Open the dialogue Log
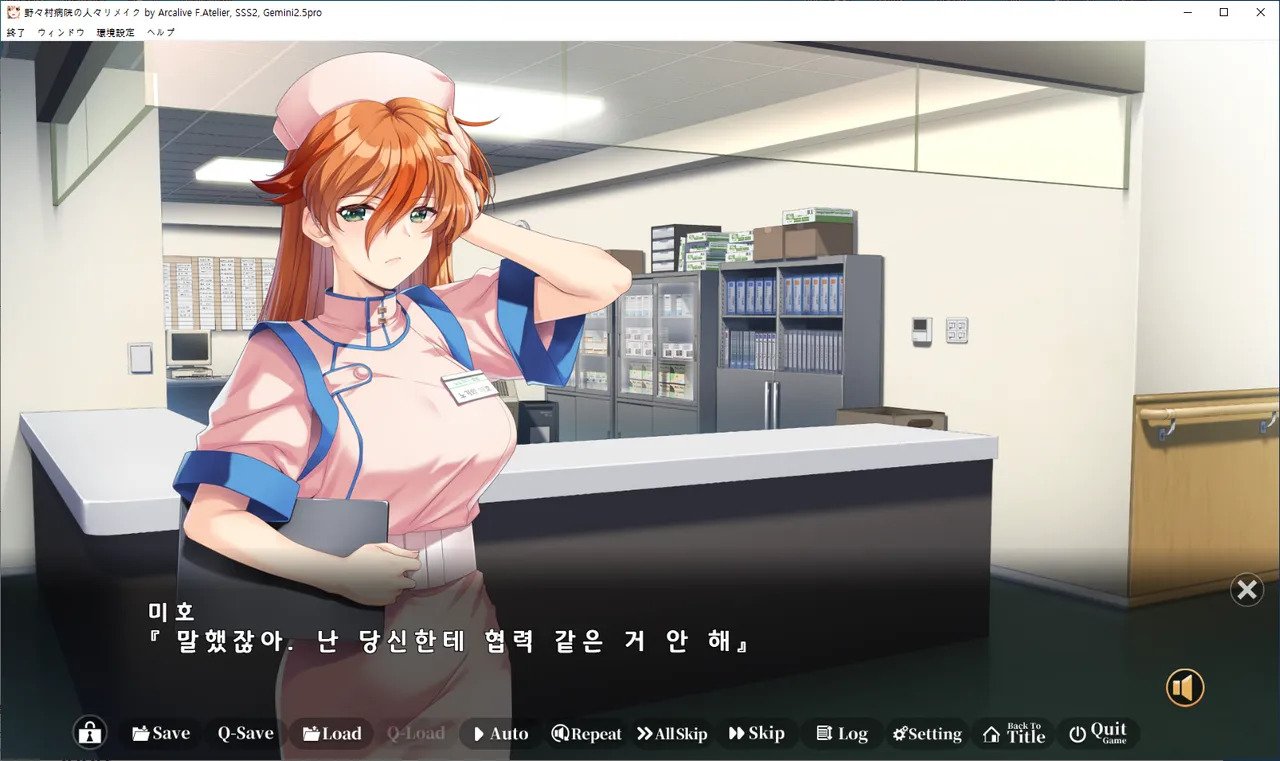The image size is (1280, 761). coord(841,733)
